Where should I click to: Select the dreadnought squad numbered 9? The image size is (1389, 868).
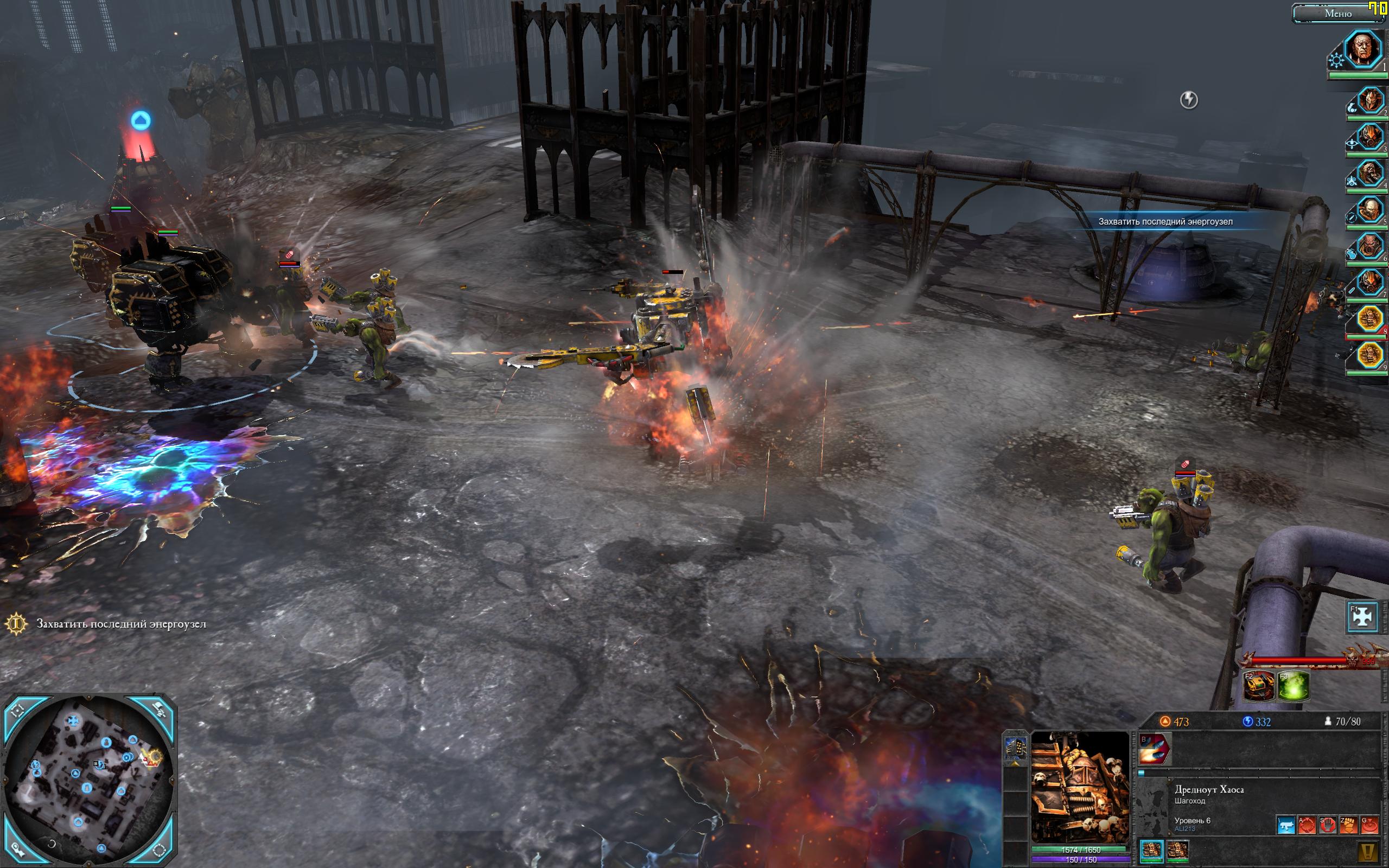[x=1370, y=355]
